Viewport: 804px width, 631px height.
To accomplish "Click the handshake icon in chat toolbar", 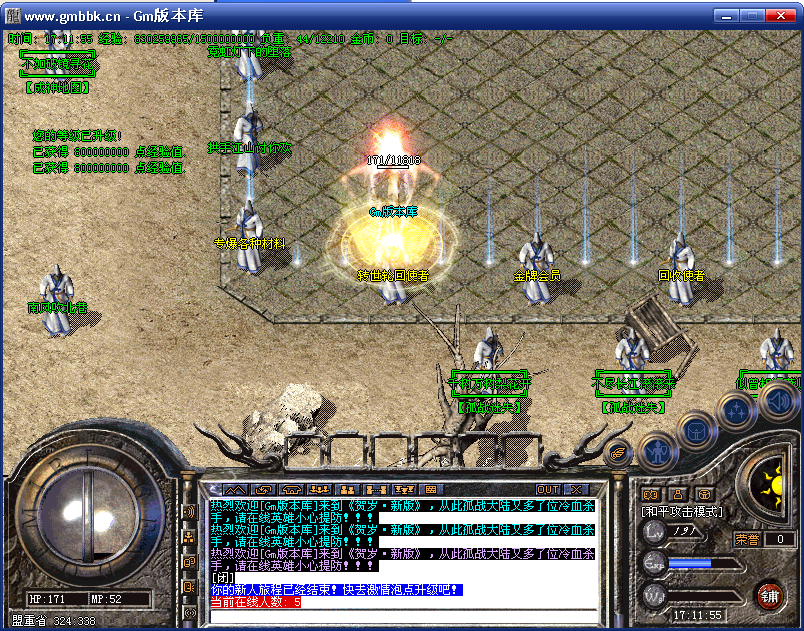I will click(x=264, y=489).
